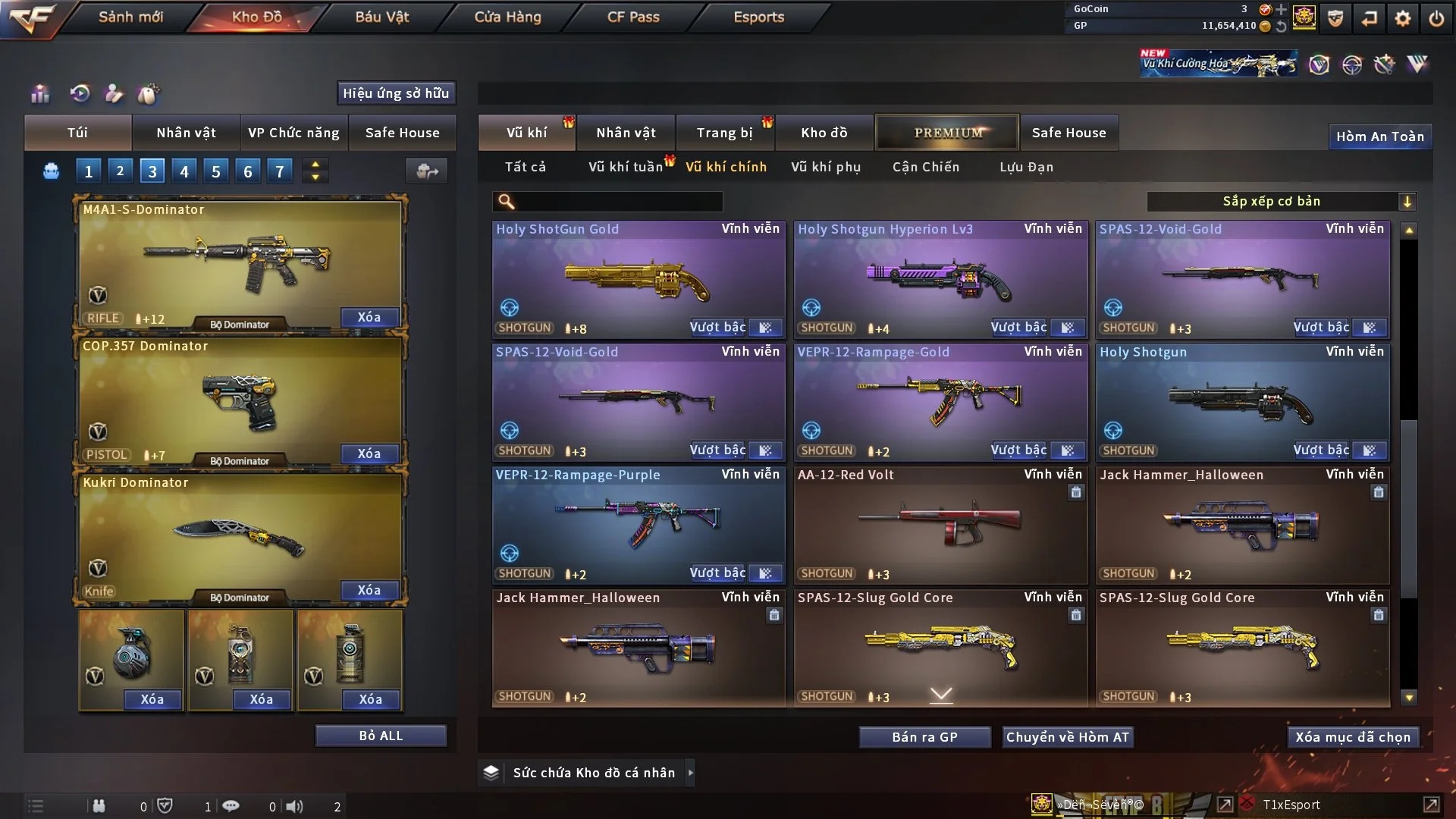
Task: Open the CF Pass page
Action: click(633, 17)
